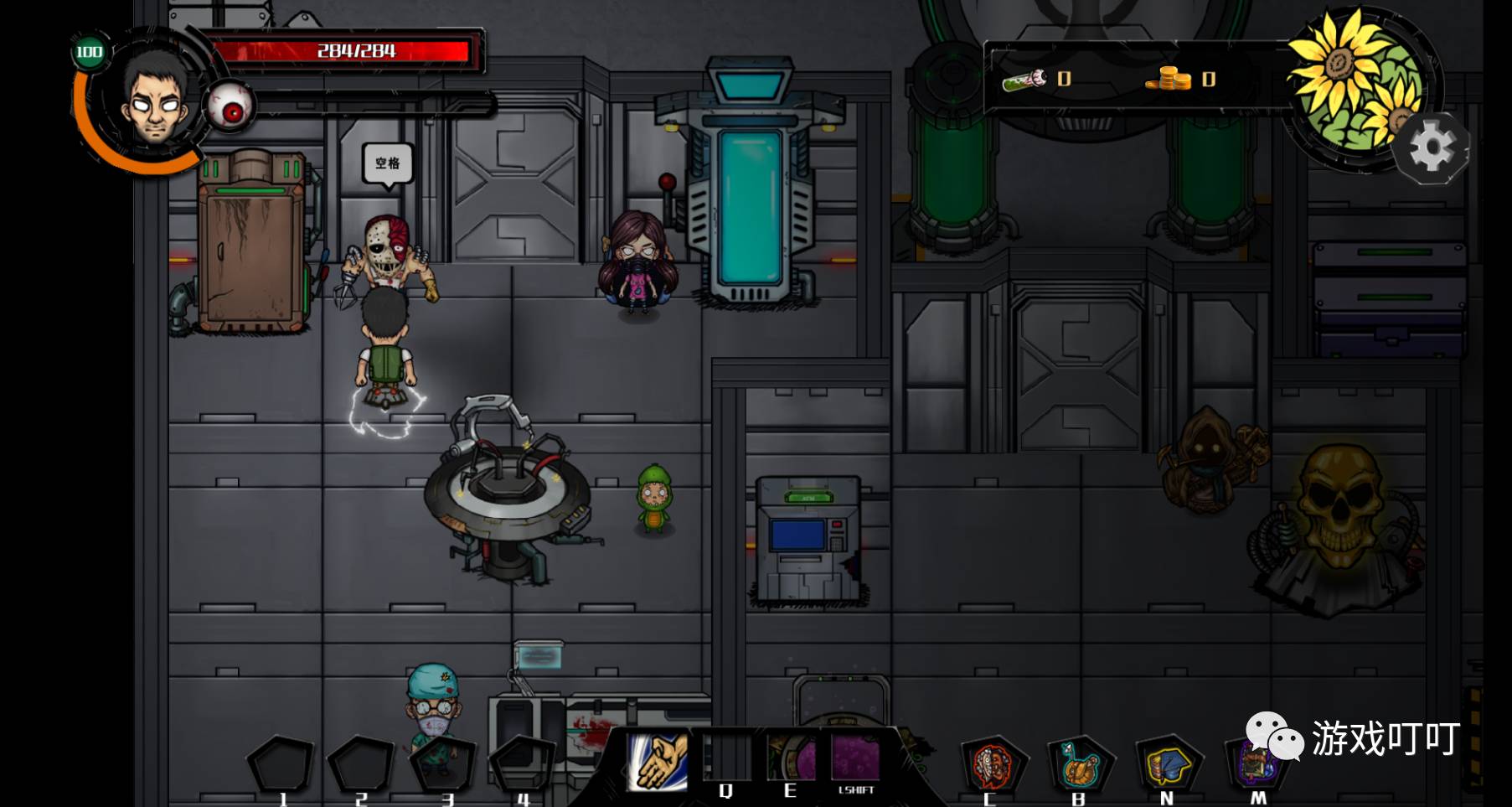
Task: Open the yellow and blue book icon
Action: coord(1168,763)
